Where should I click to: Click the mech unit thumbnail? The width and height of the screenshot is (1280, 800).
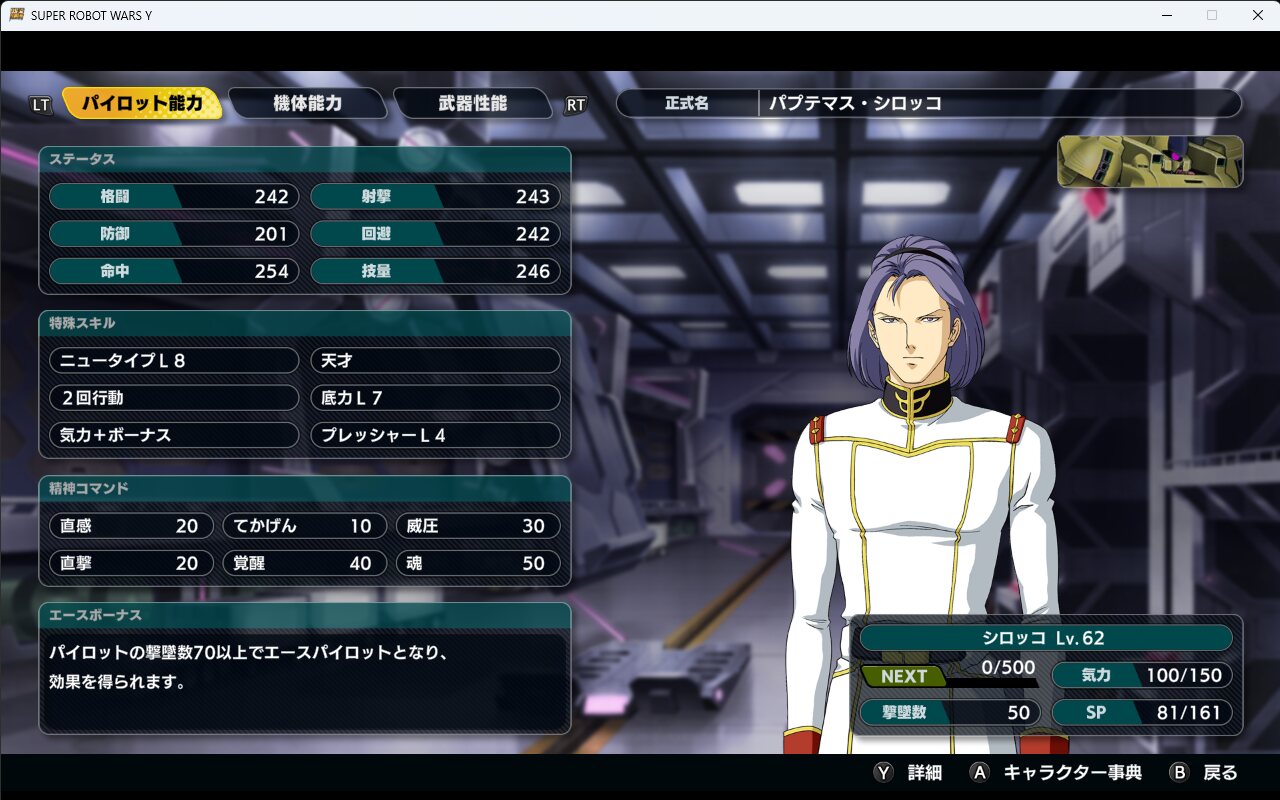click(1150, 162)
